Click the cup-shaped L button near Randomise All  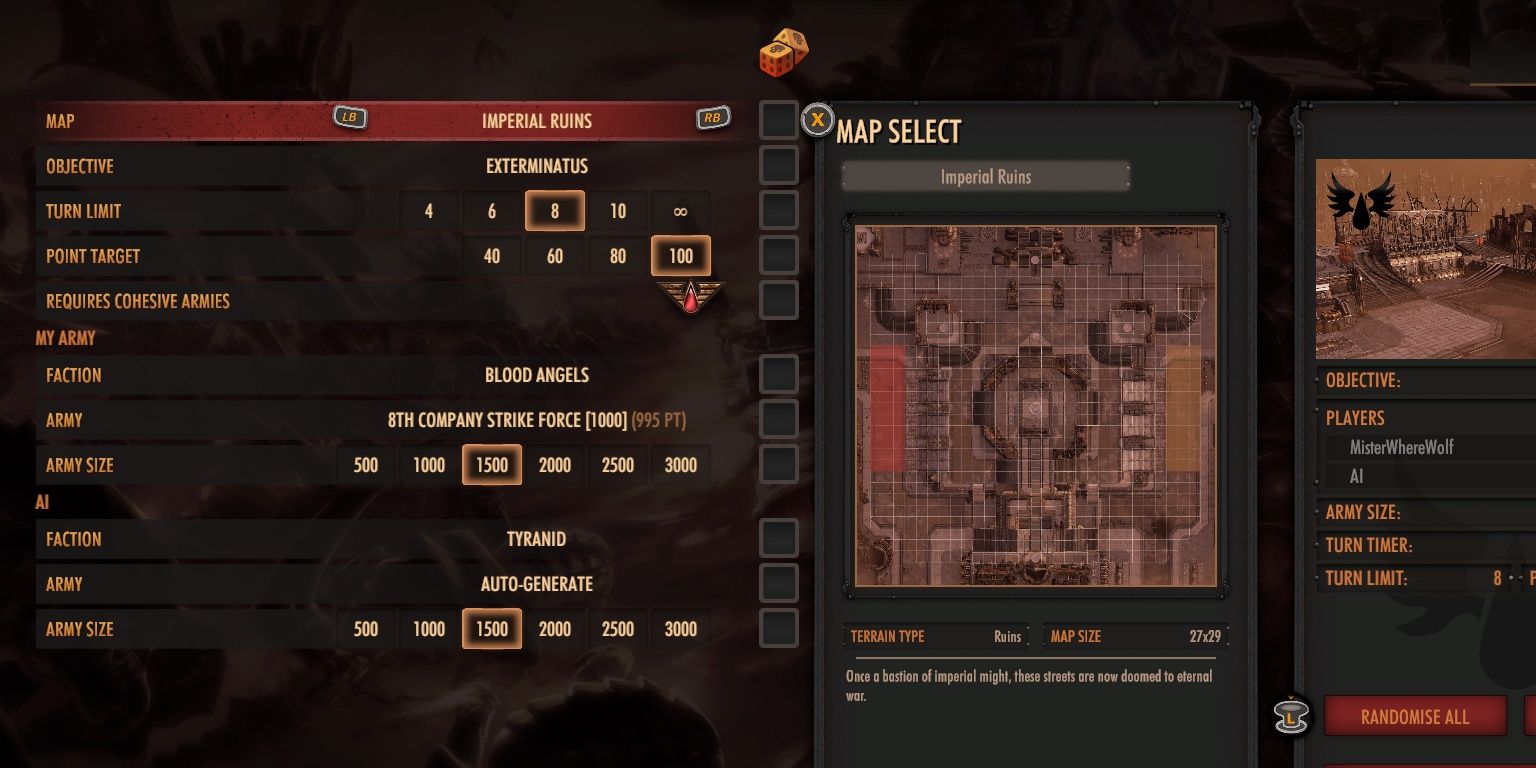(x=1291, y=715)
